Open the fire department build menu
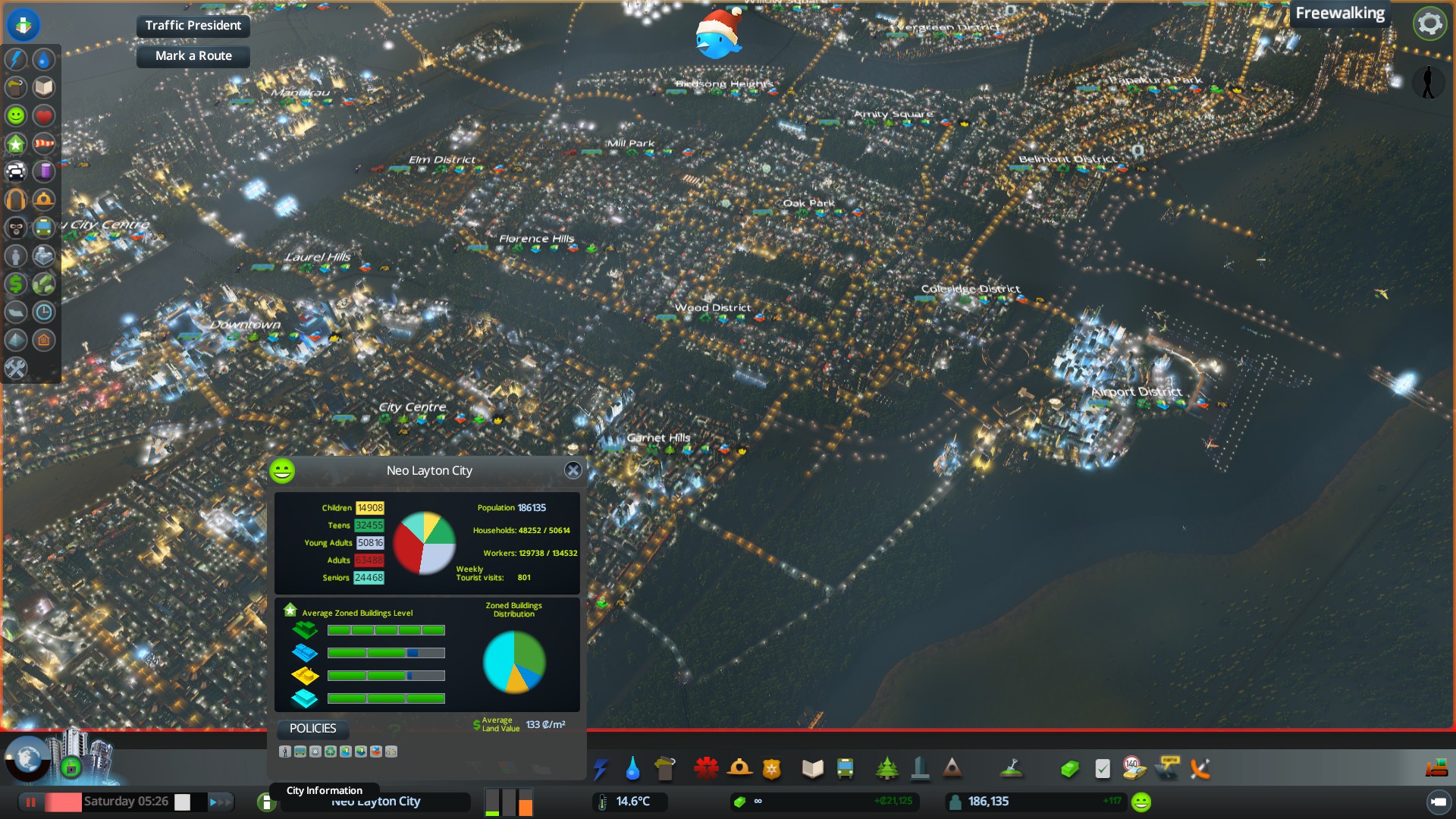This screenshot has height=819, width=1456. 739,769
